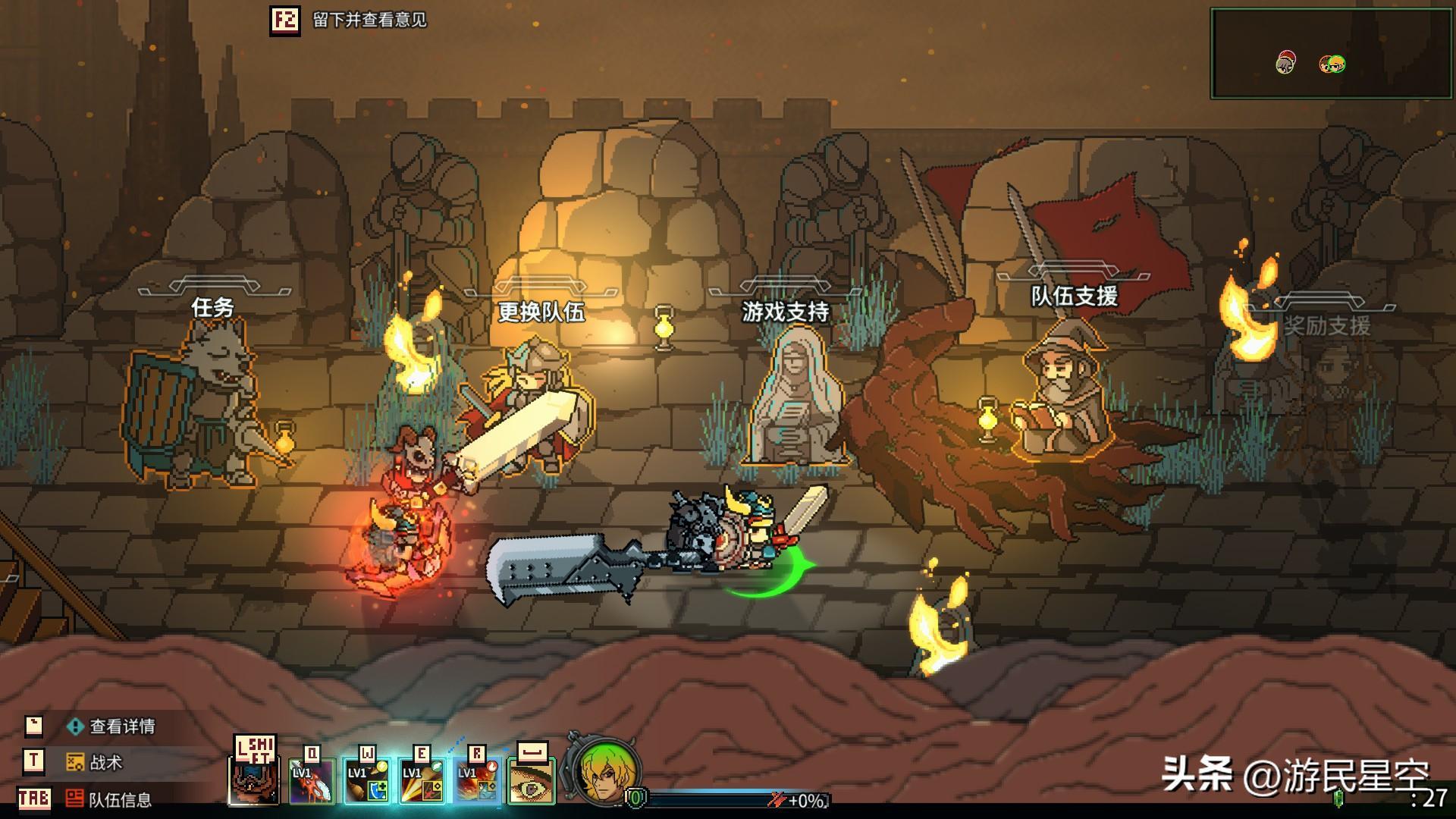Open the 战术 tactics menu
The image size is (1456, 819).
pos(105,762)
